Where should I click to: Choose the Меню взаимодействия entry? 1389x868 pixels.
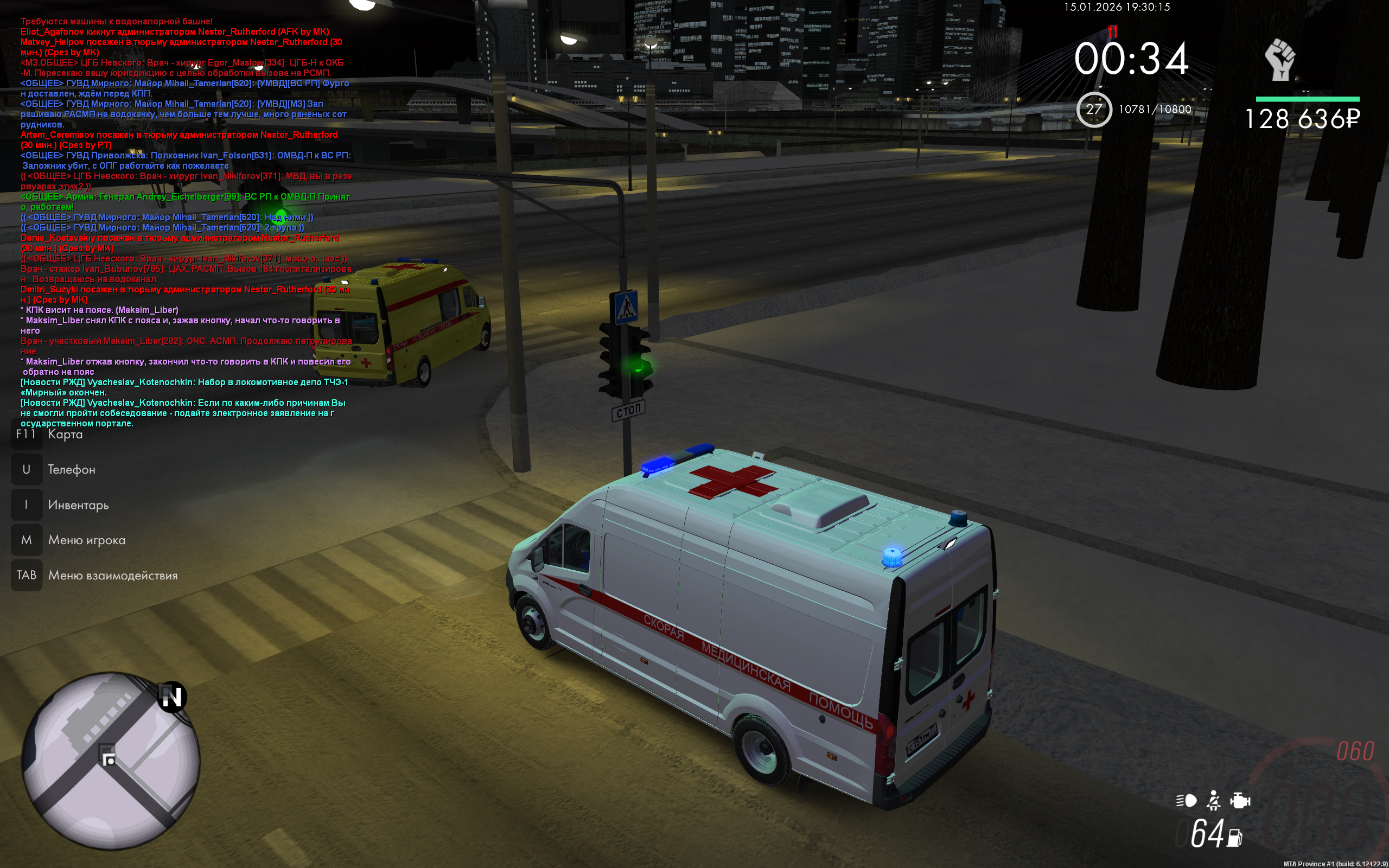coord(112,575)
